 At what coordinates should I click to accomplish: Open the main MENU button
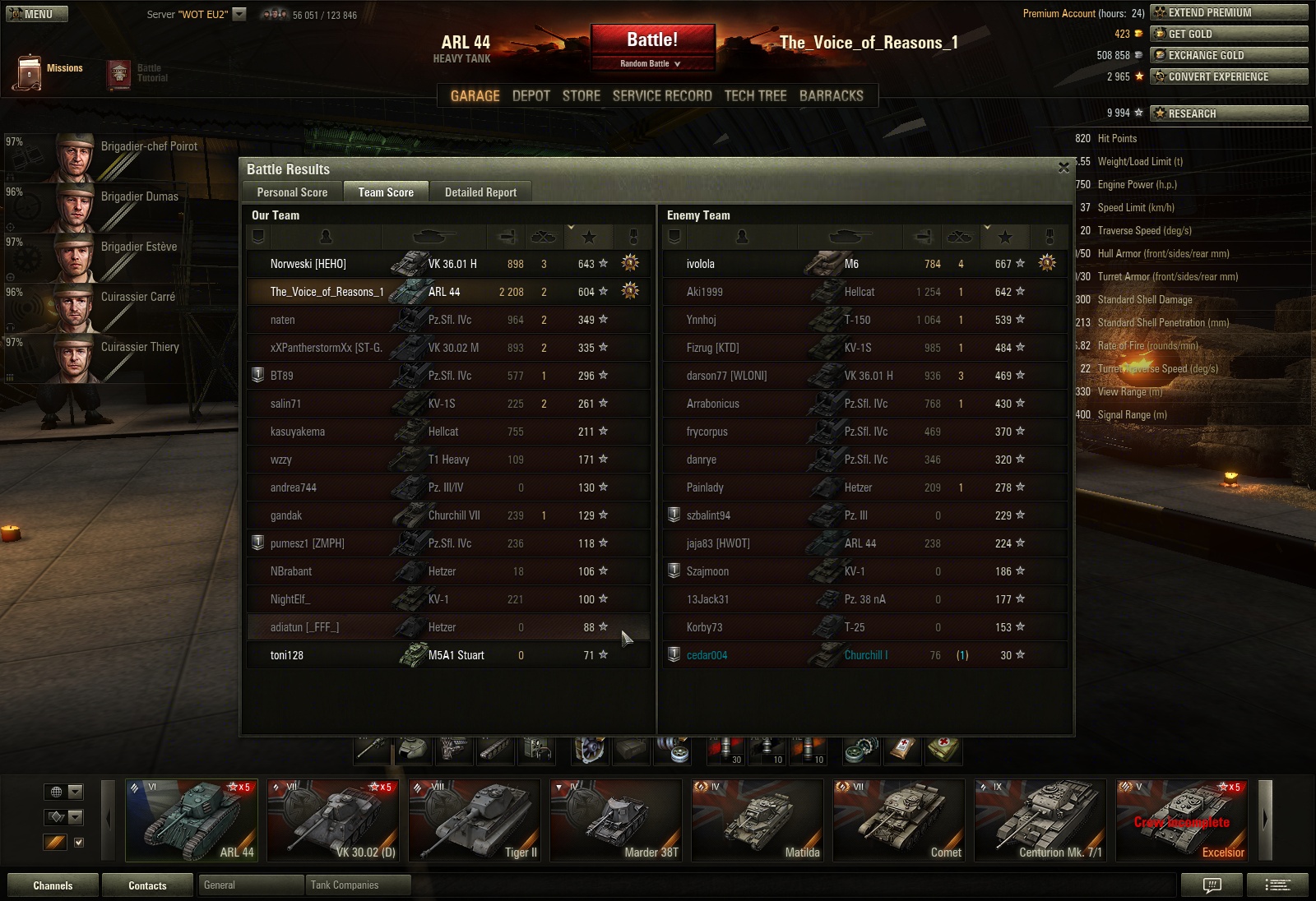[x=37, y=14]
